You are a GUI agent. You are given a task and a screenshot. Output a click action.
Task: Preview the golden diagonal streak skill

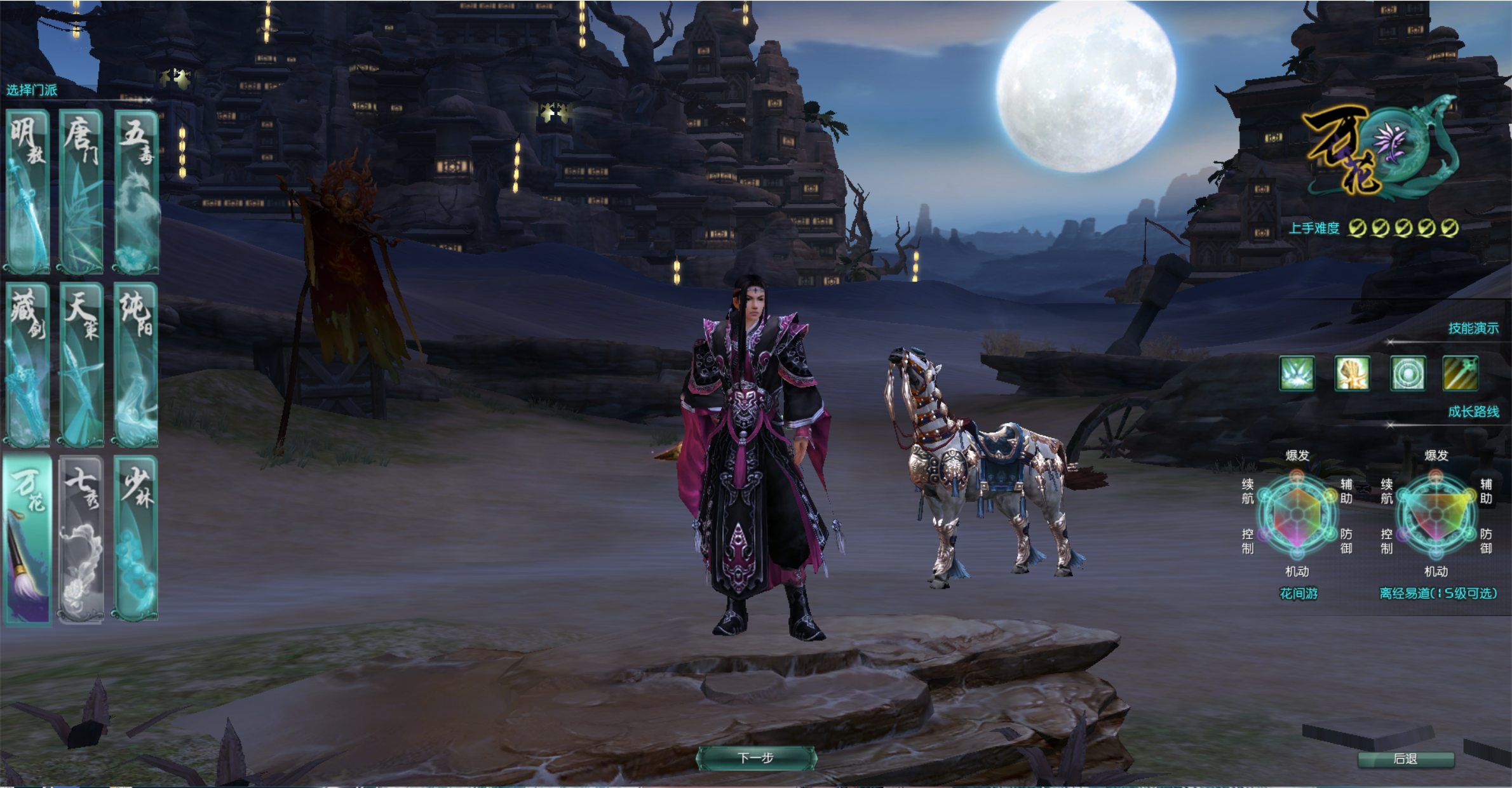click(1461, 373)
